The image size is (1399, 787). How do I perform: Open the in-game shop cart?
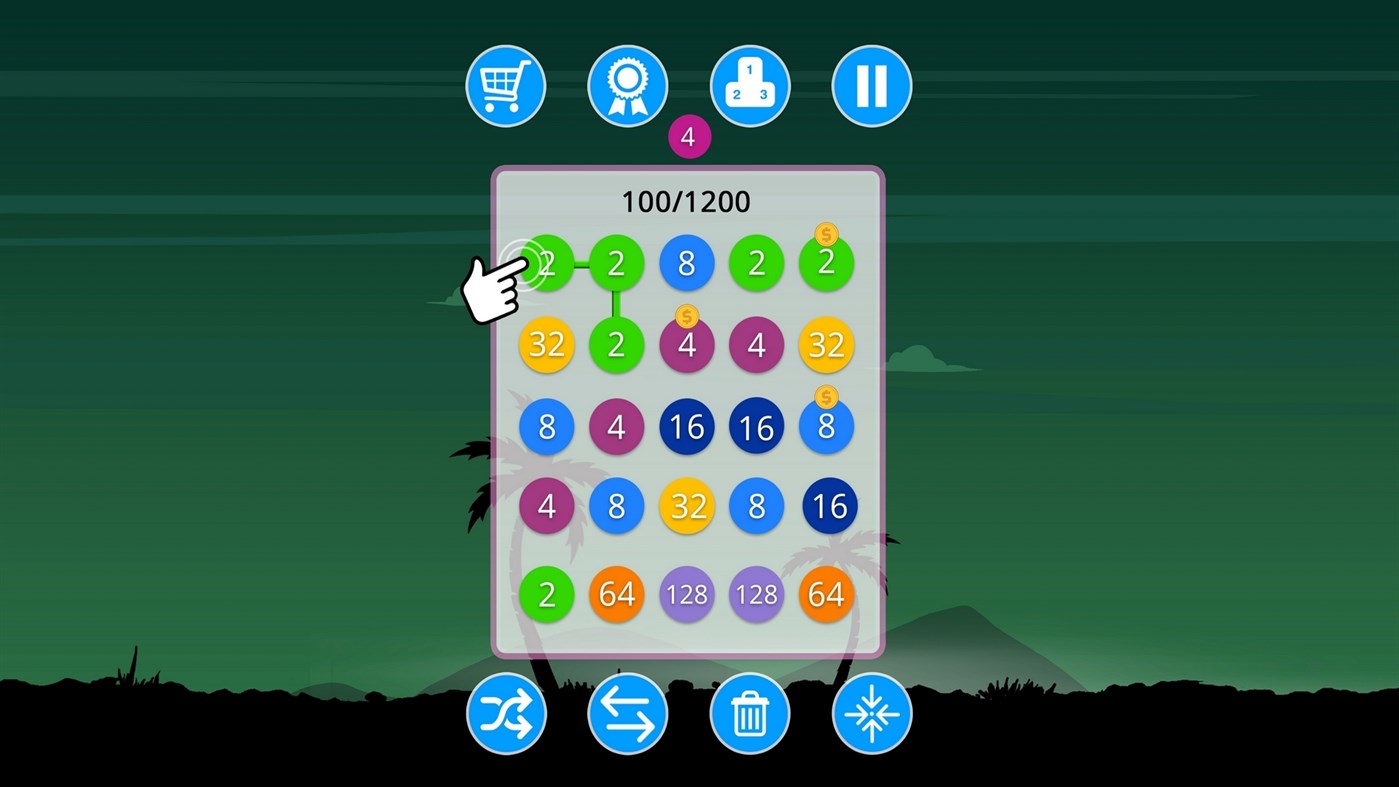(505, 86)
